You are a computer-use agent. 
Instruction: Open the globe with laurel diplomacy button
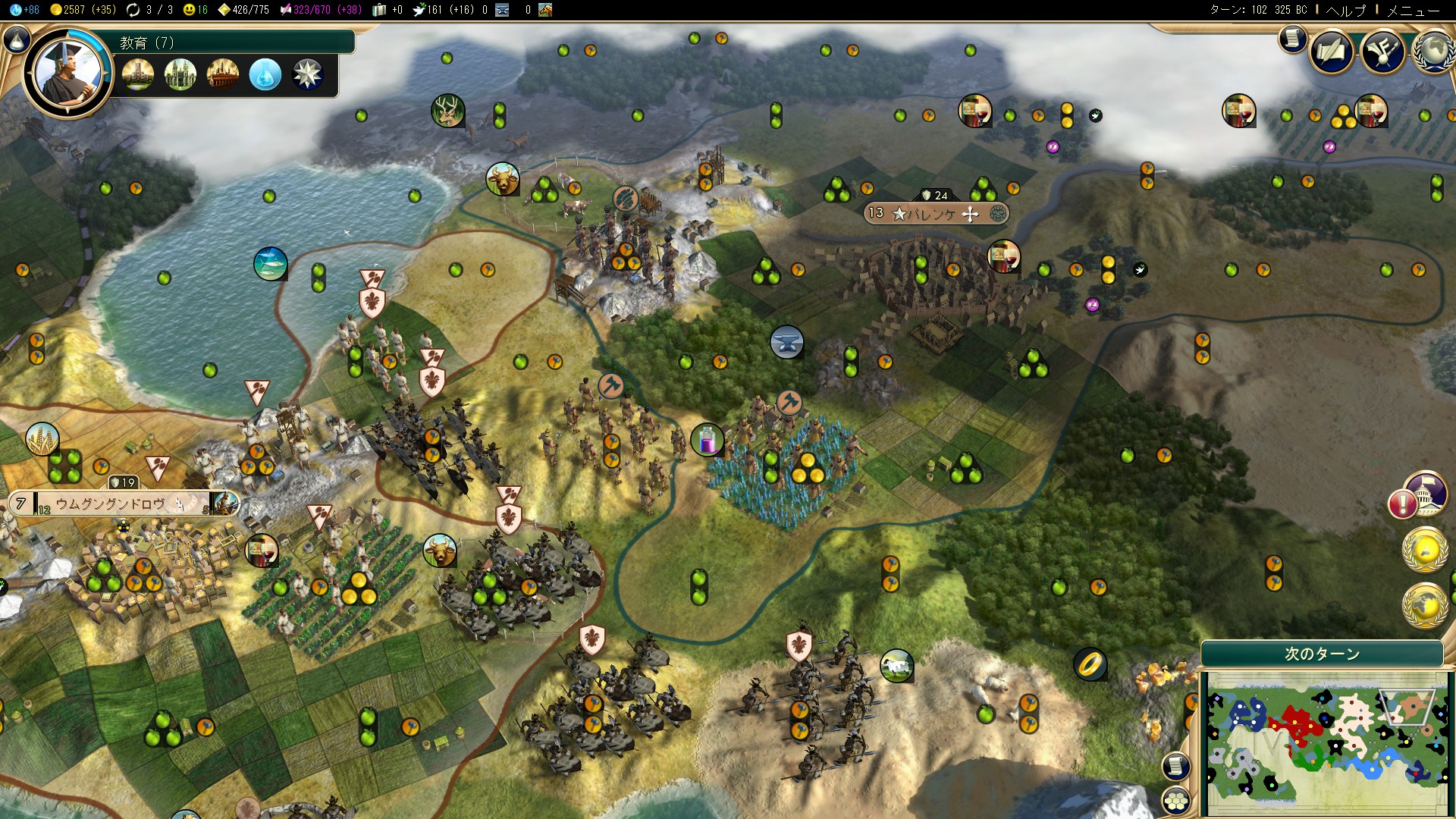1433,52
